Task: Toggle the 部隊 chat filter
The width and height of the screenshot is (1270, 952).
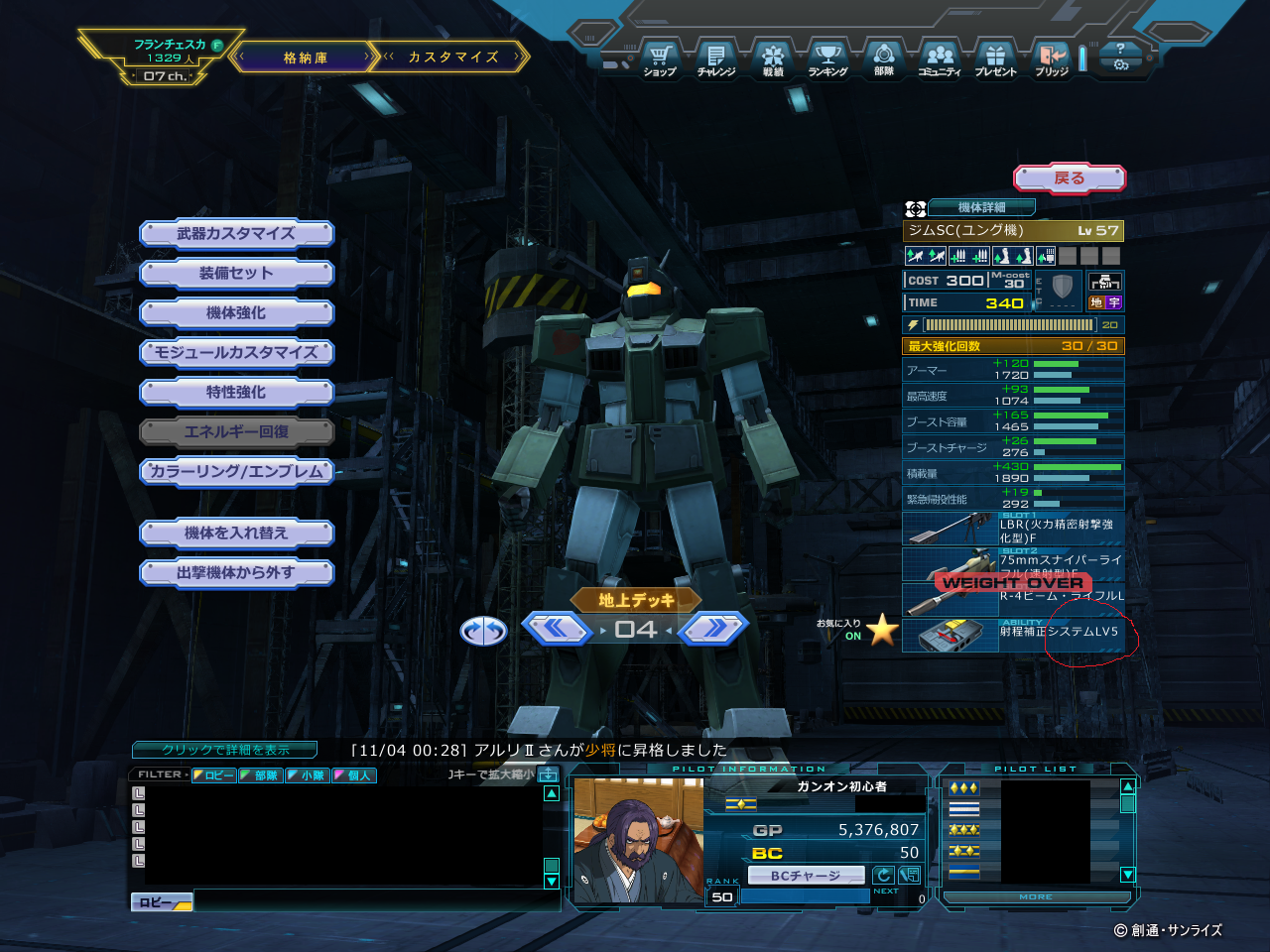Action: point(261,775)
